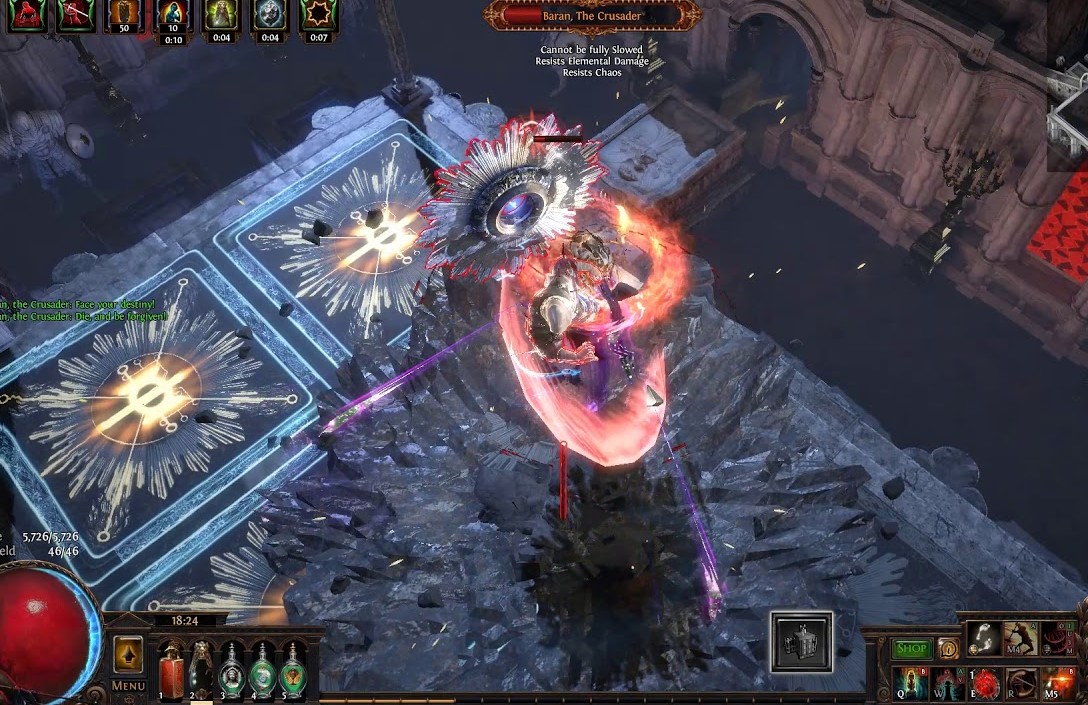Activate the R circular bow skill
Screen dimensions: 1088x705
click(x=1021, y=684)
